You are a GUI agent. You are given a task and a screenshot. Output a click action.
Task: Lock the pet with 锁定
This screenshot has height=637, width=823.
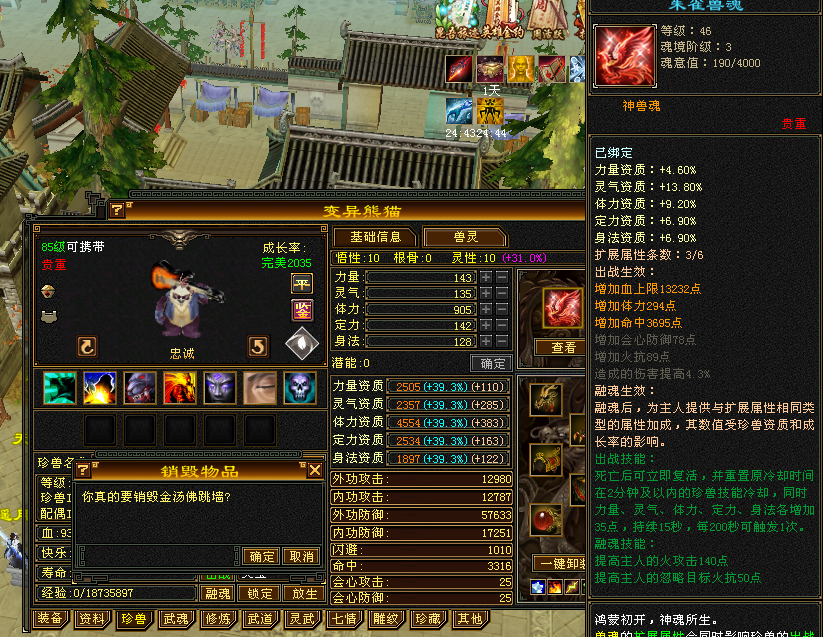point(260,593)
